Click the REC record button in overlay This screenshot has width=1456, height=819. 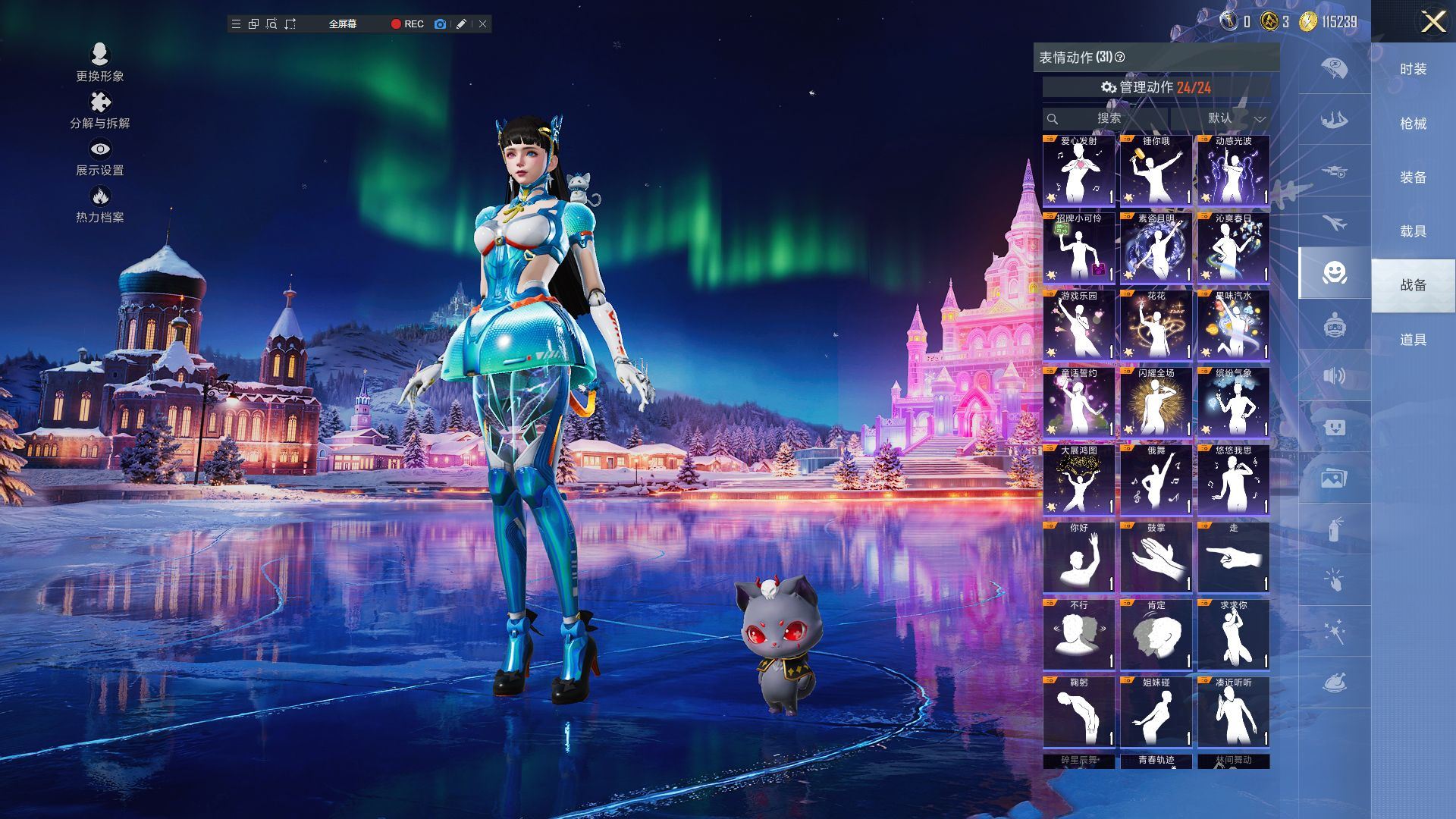[x=407, y=24]
